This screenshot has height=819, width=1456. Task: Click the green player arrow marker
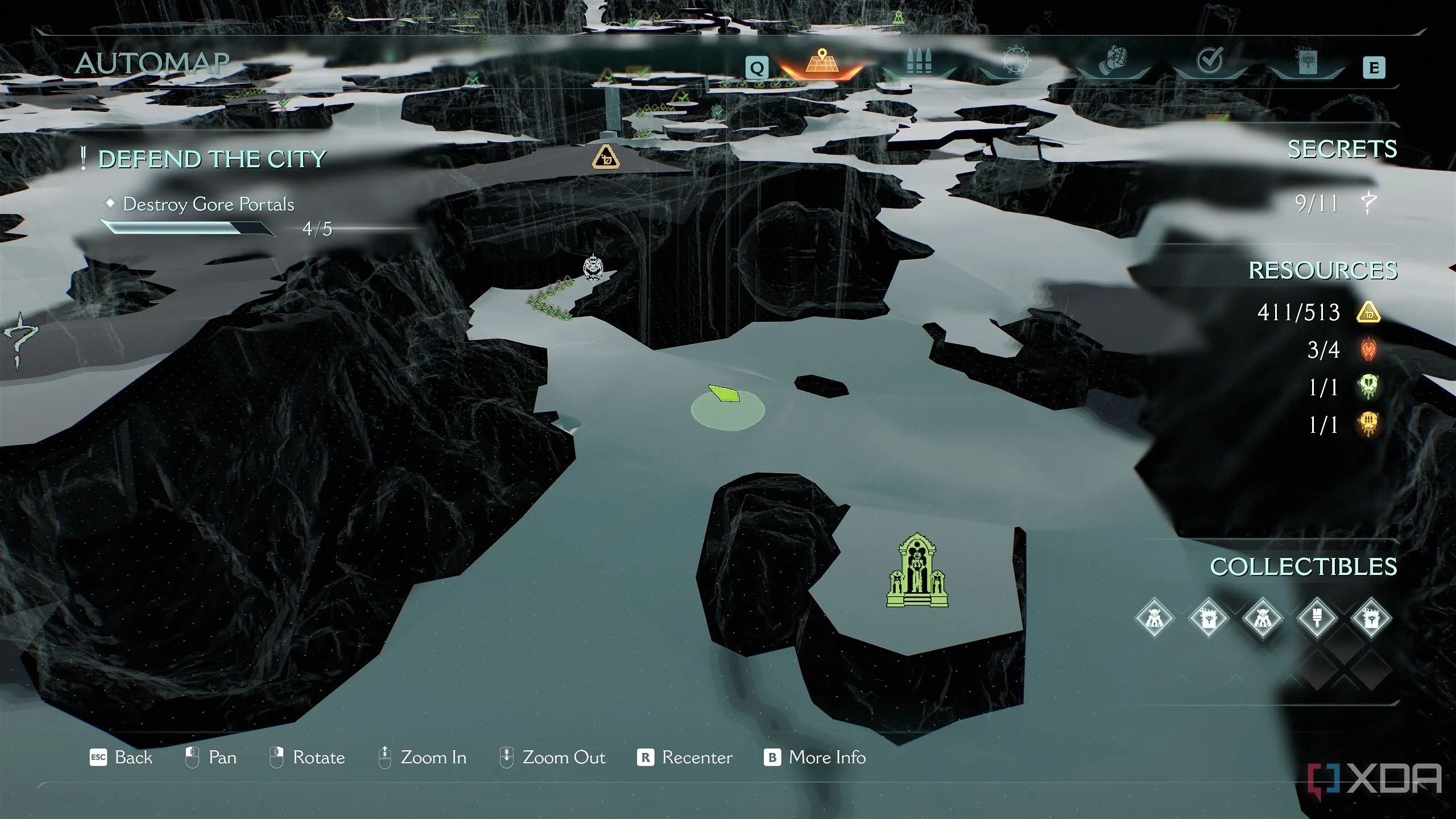point(724,394)
